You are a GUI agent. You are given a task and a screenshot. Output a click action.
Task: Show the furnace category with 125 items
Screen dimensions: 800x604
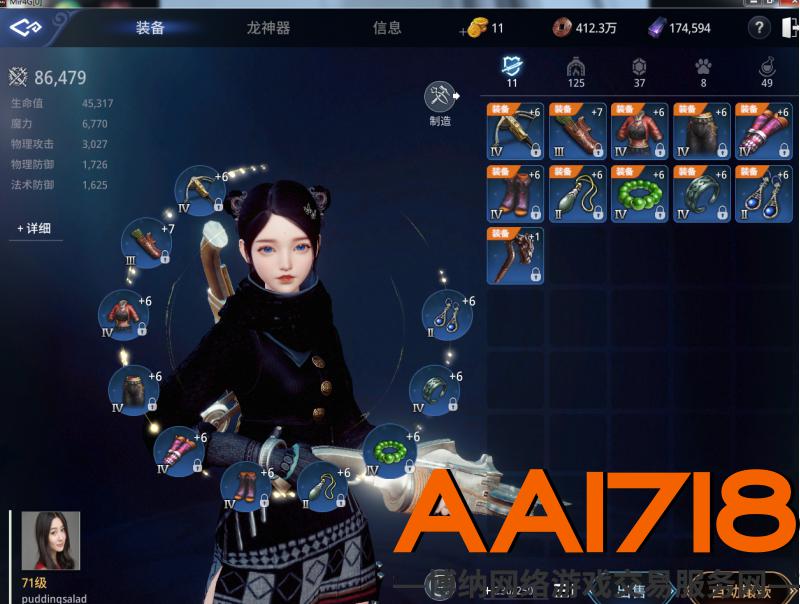pos(575,70)
